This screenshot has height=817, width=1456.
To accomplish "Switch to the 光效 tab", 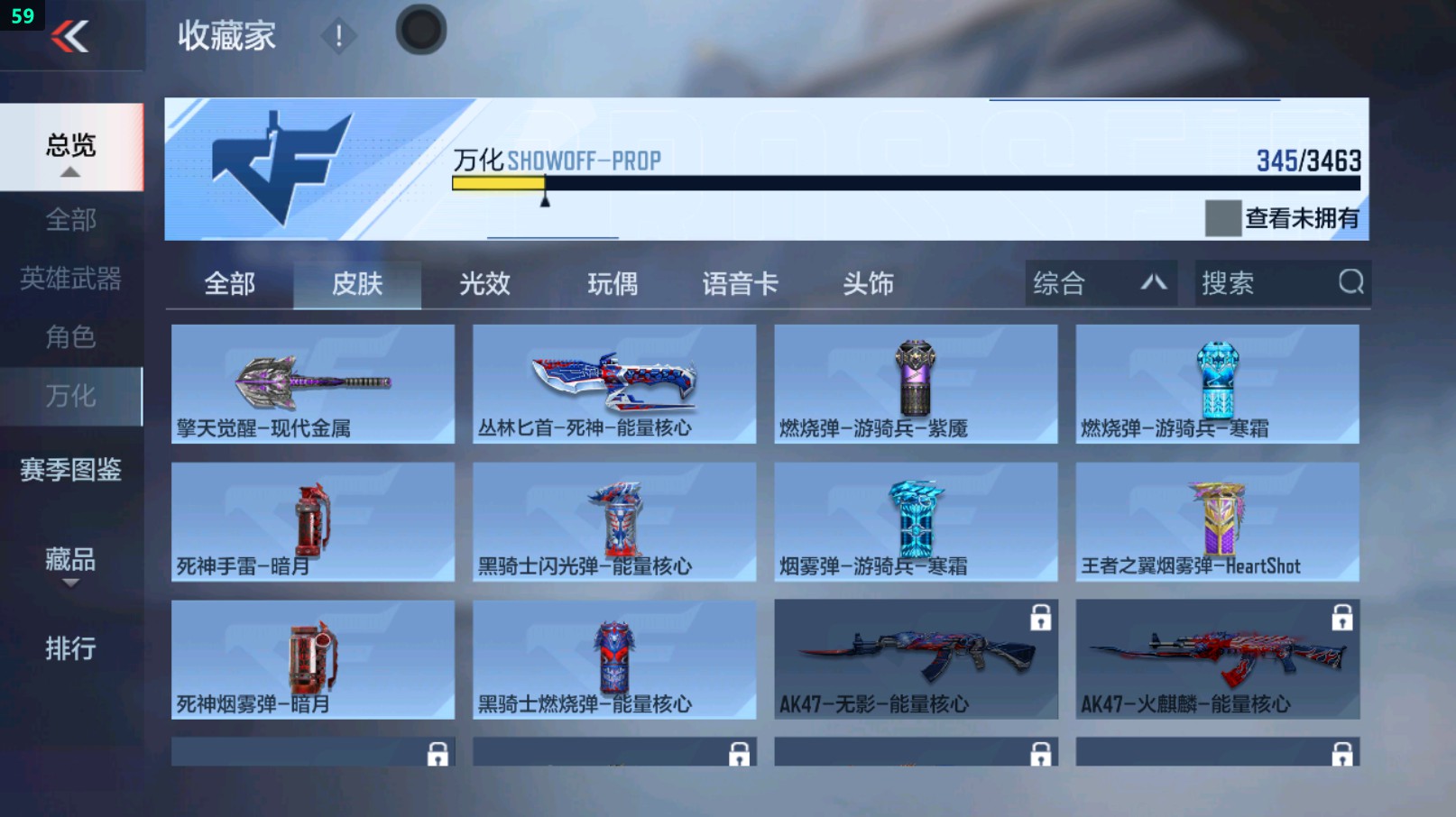I will 484,283.
